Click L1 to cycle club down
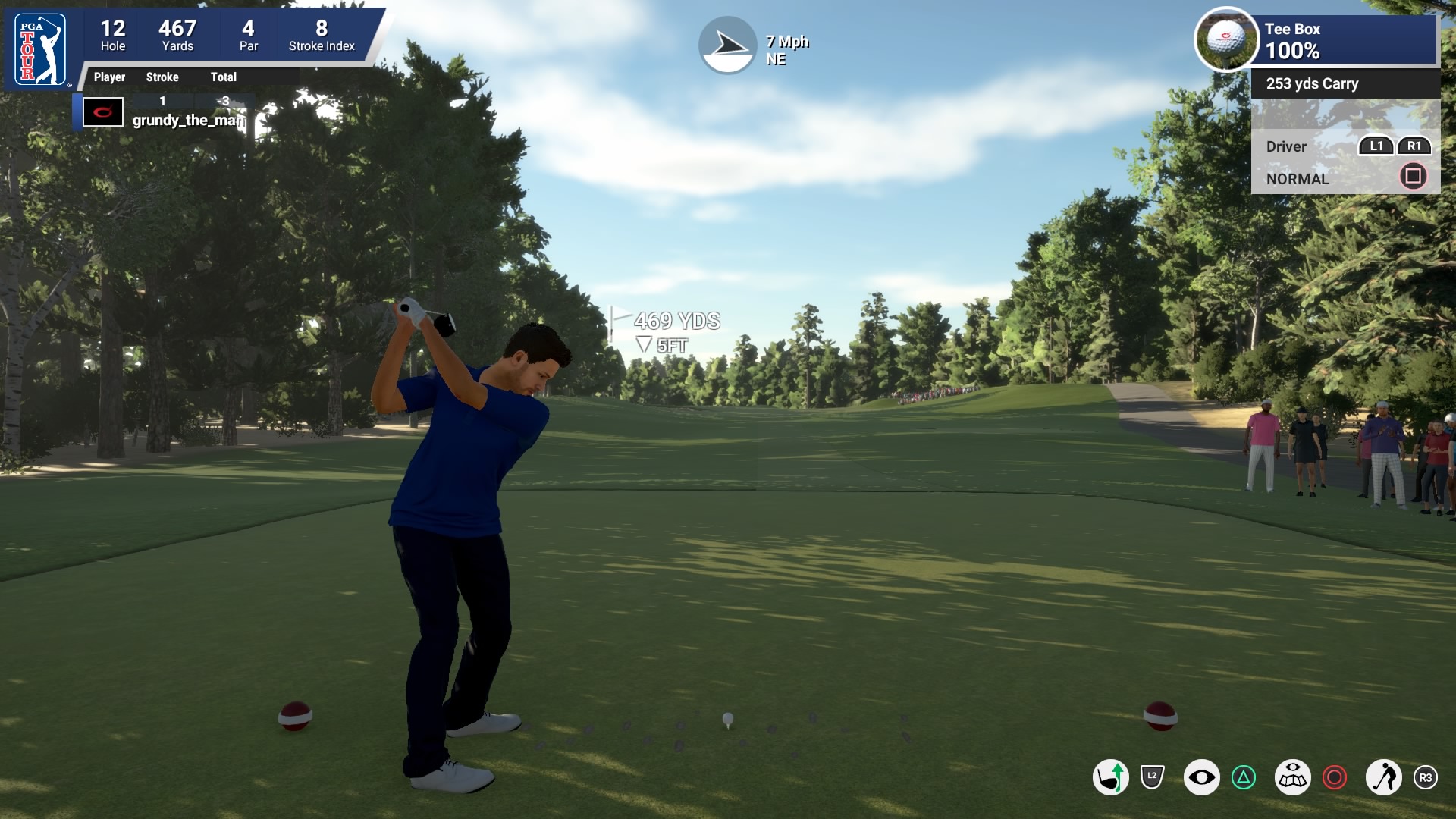1456x819 pixels. (x=1377, y=145)
